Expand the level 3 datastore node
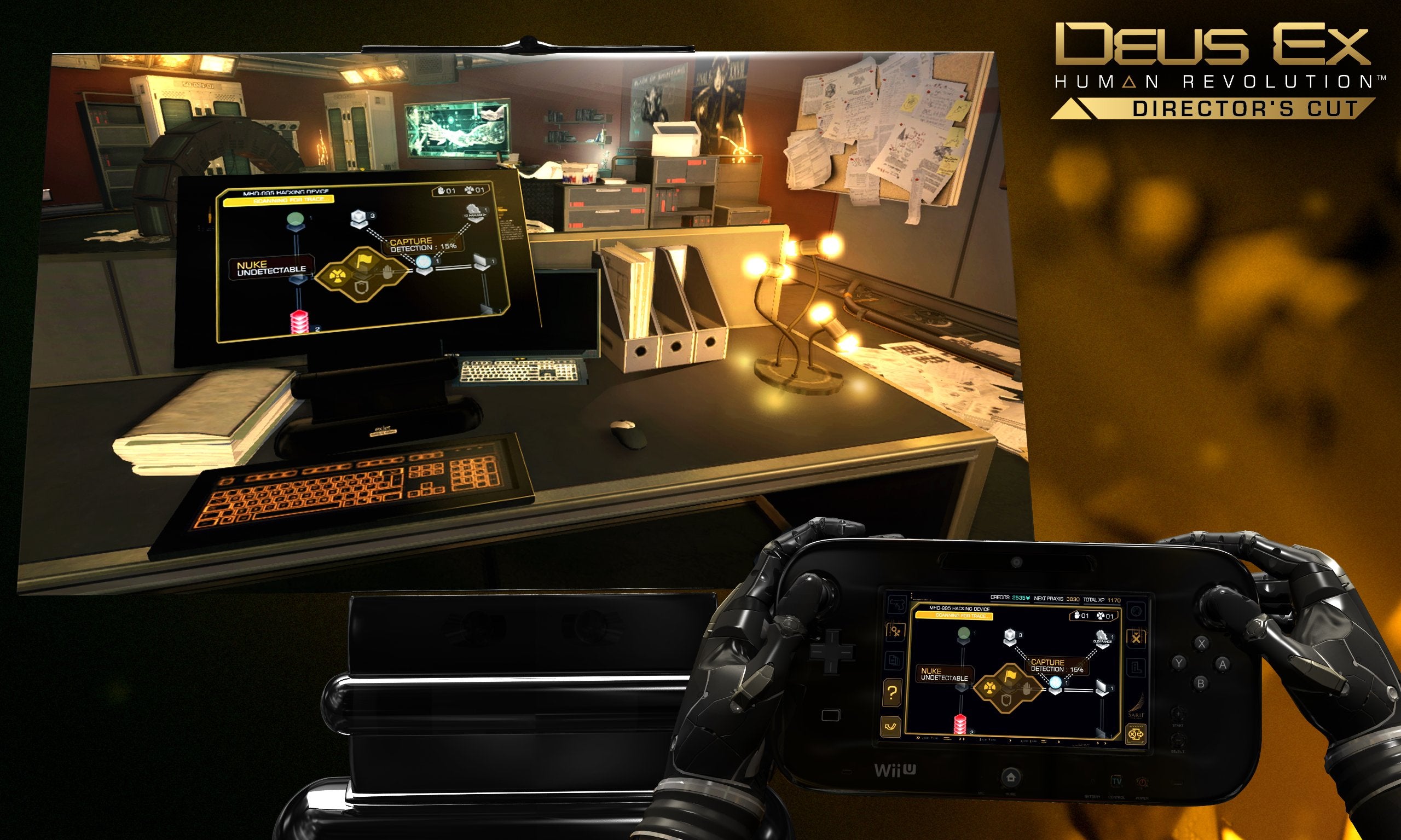The image size is (1401, 840). pos(1010,636)
